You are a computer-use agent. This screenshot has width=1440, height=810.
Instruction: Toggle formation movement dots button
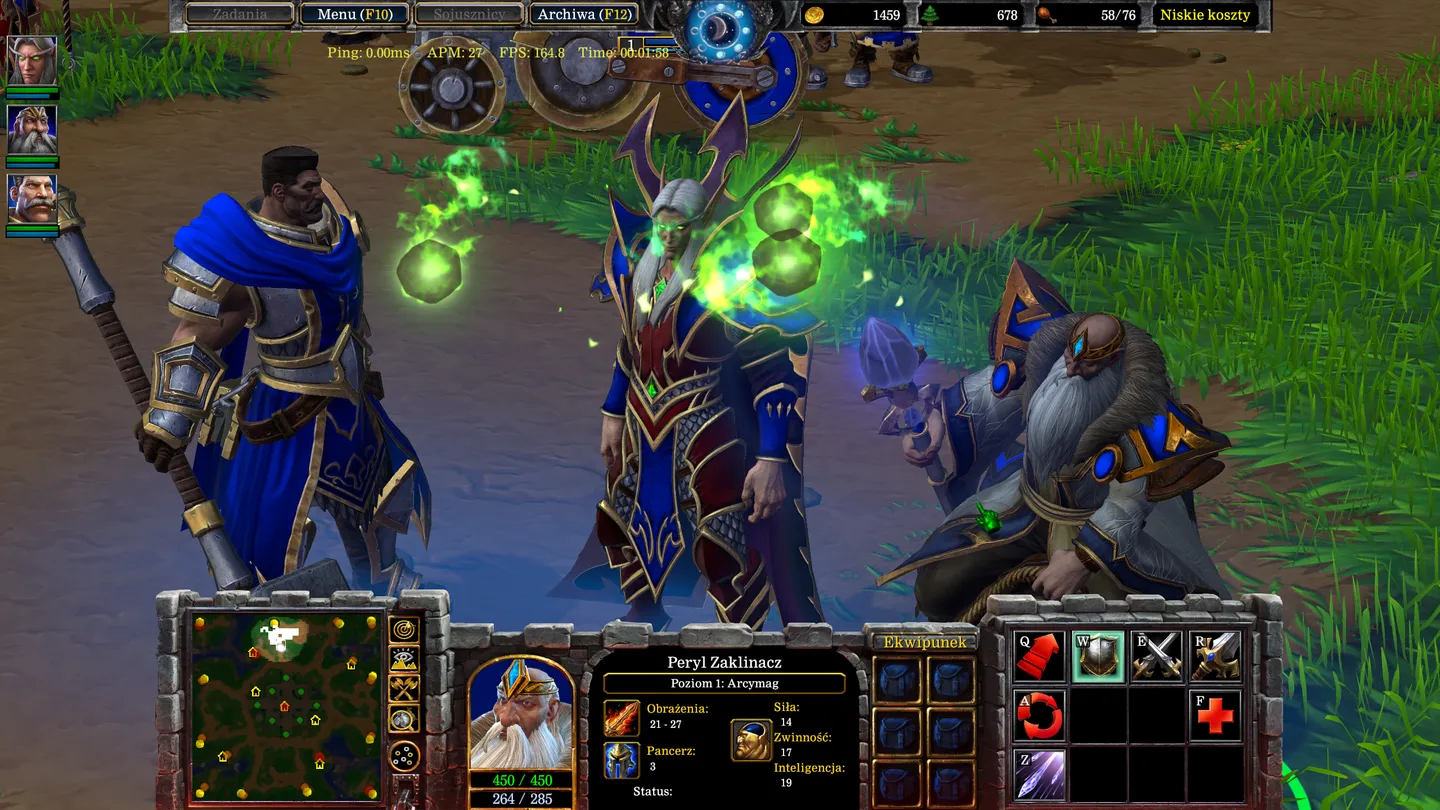(x=404, y=755)
